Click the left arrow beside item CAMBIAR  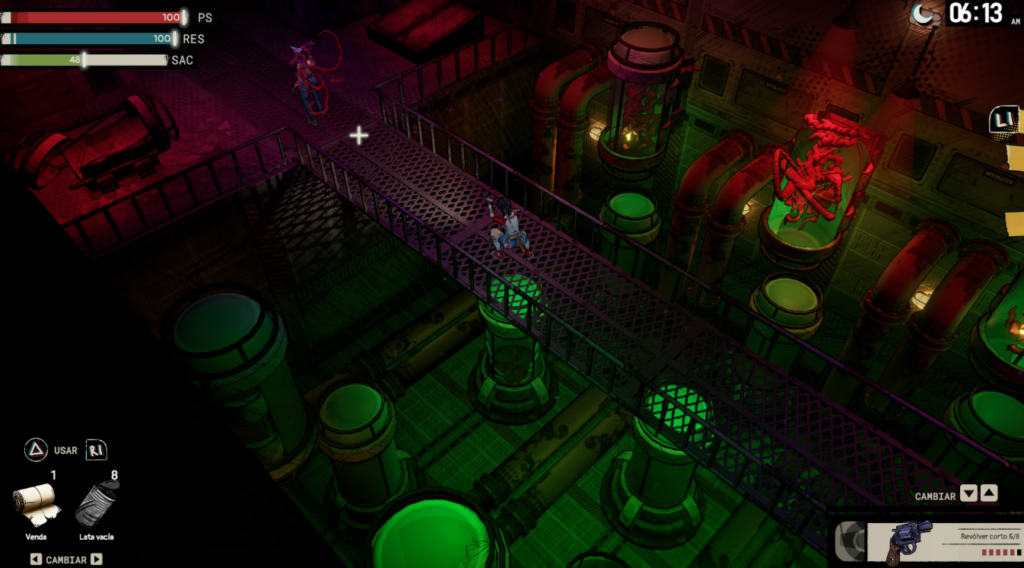click(36, 559)
